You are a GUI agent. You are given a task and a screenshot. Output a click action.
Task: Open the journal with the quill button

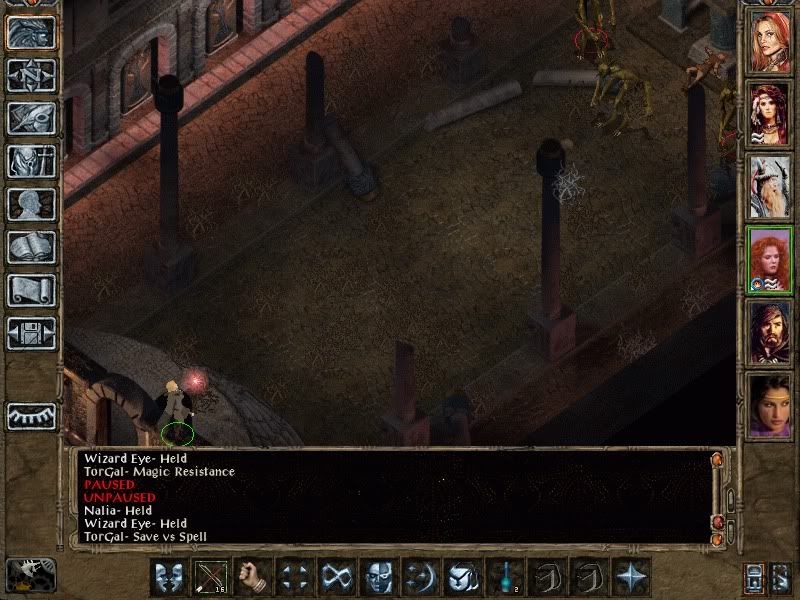31,117
